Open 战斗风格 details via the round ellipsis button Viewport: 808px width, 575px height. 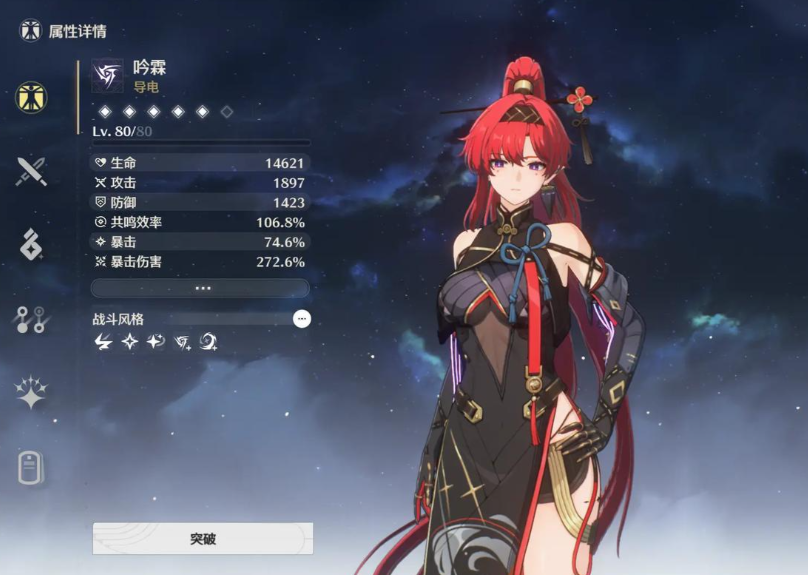click(x=302, y=319)
